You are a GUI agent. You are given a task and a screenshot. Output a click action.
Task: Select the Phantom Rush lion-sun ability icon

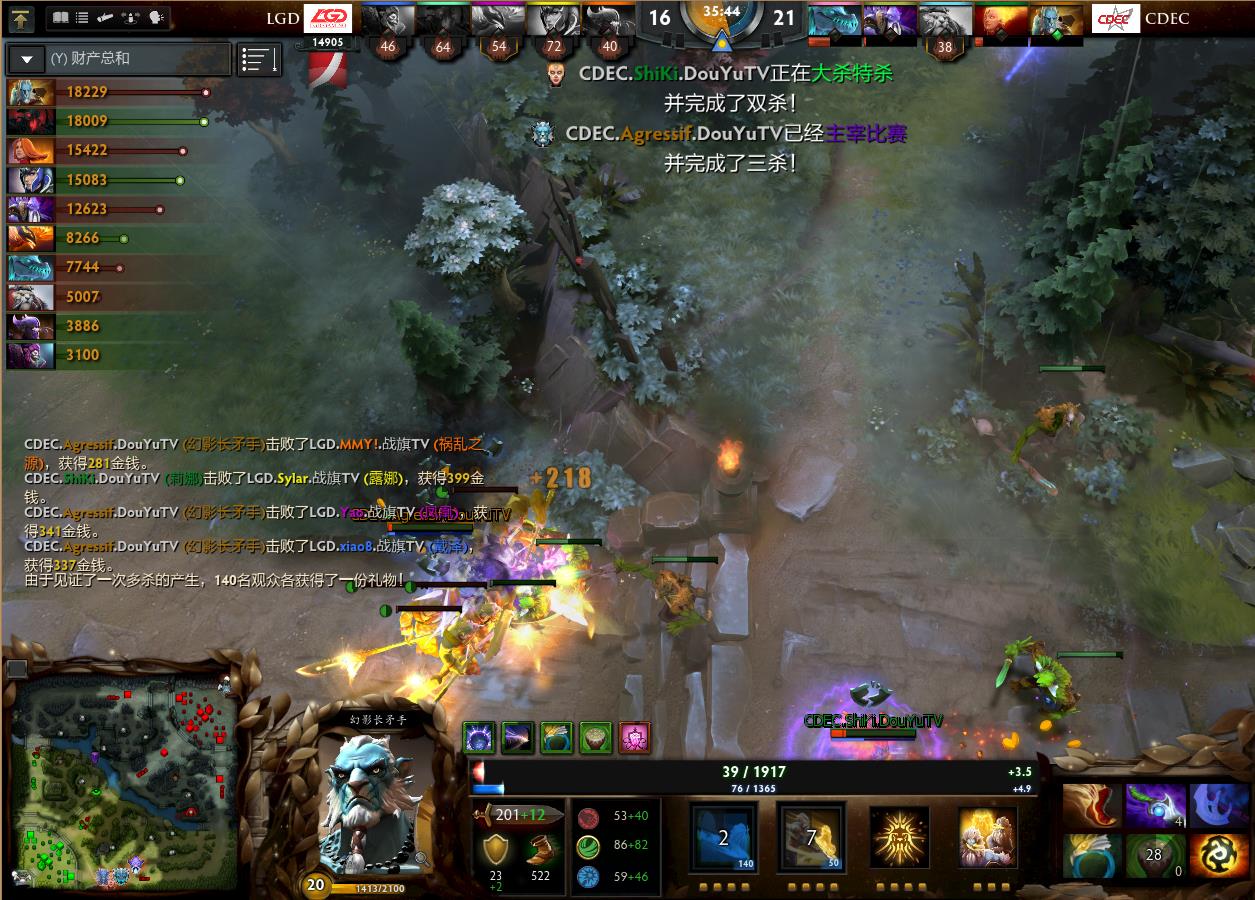click(x=898, y=836)
